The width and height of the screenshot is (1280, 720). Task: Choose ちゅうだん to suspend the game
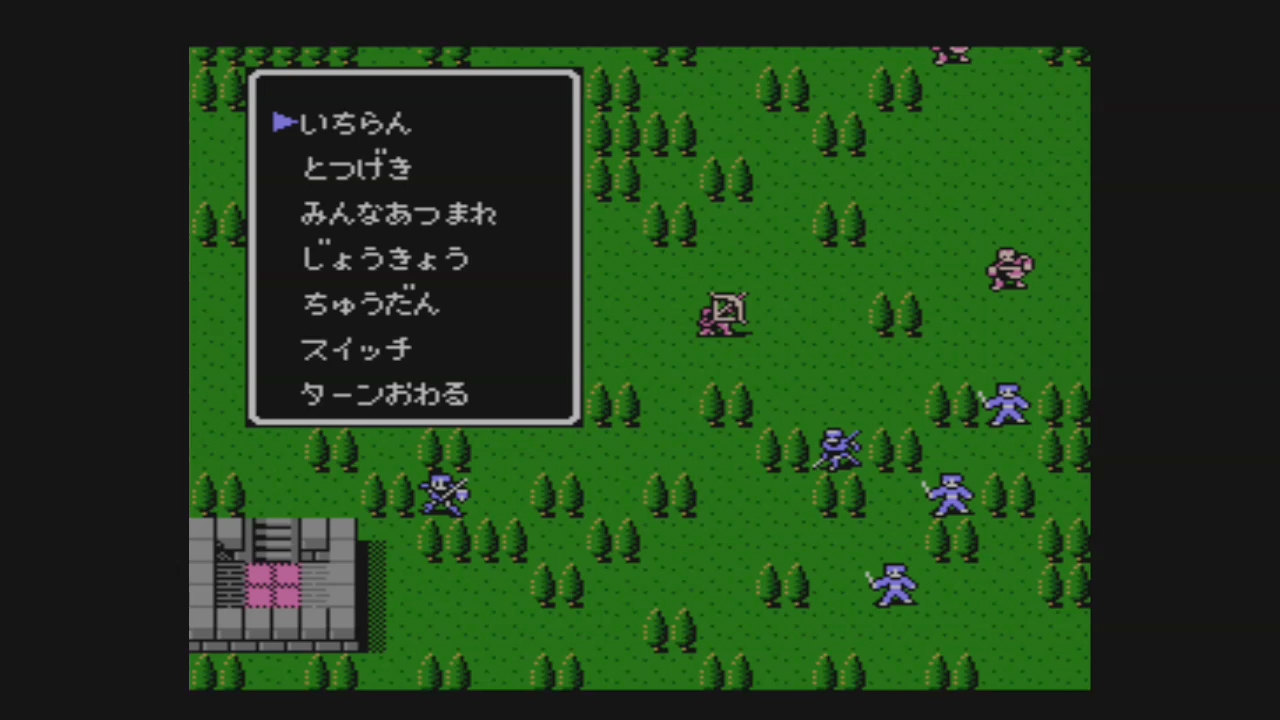[x=370, y=303]
